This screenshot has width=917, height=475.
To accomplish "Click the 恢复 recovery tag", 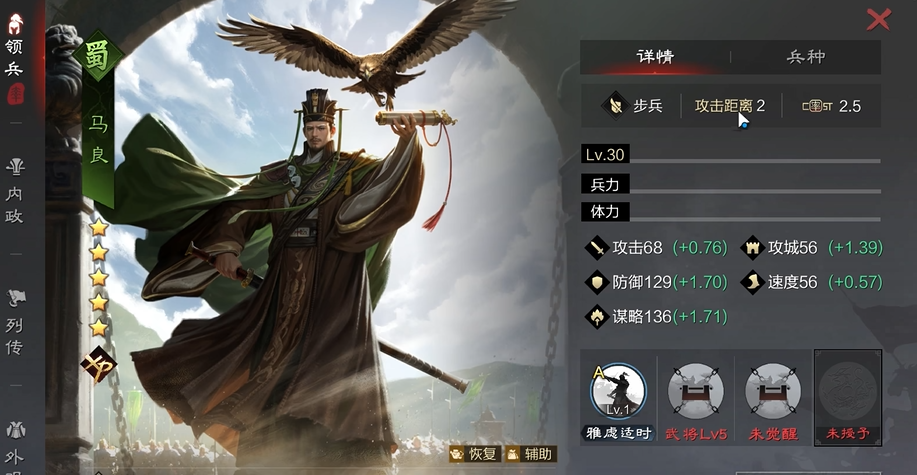I will [474, 454].
